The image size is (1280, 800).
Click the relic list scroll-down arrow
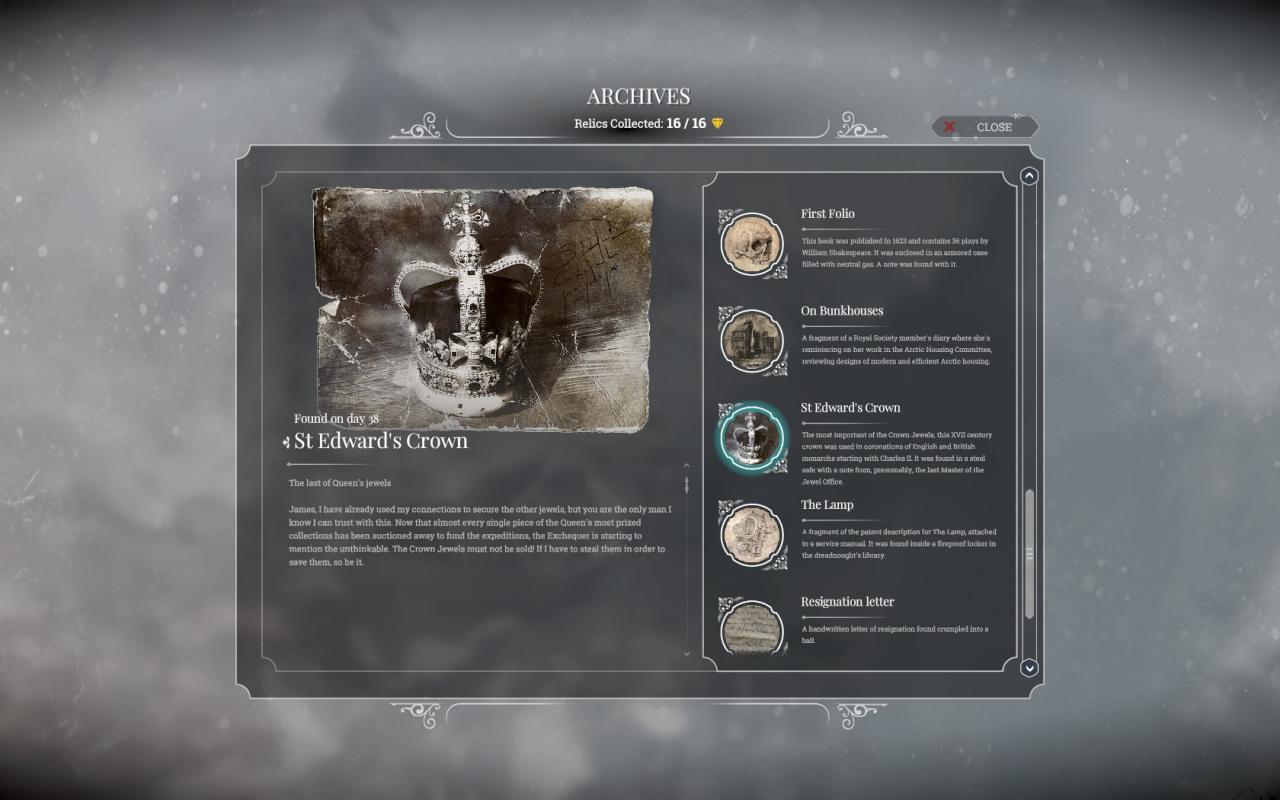tap(1029, 667)
